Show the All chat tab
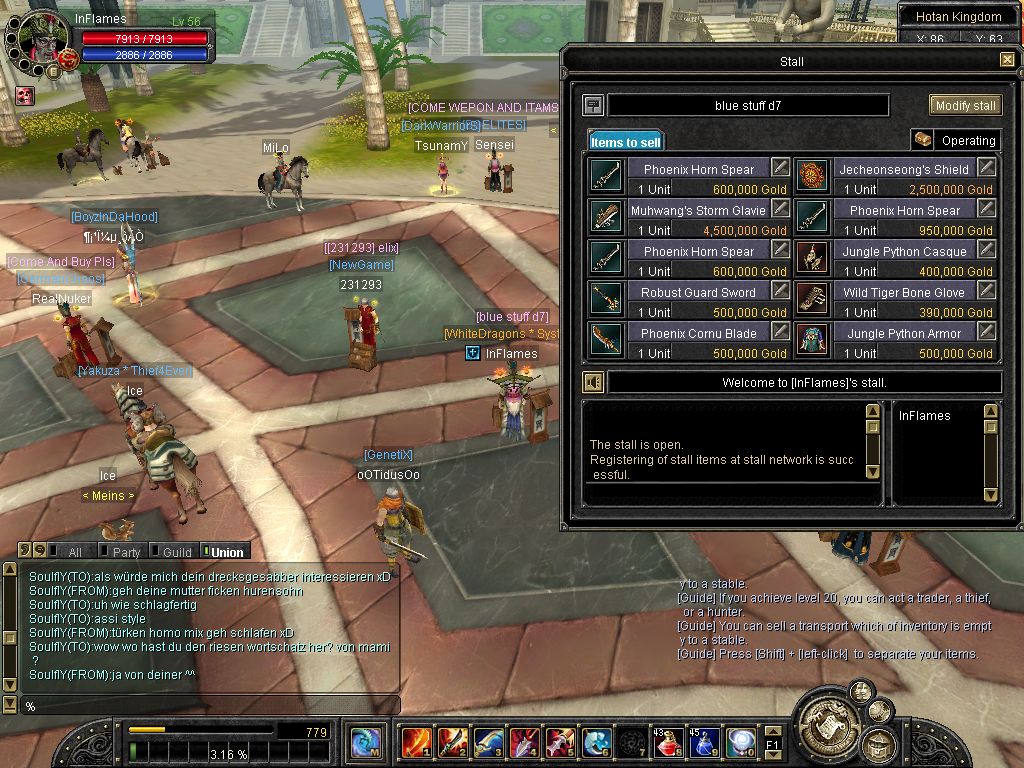 [70, 551]
